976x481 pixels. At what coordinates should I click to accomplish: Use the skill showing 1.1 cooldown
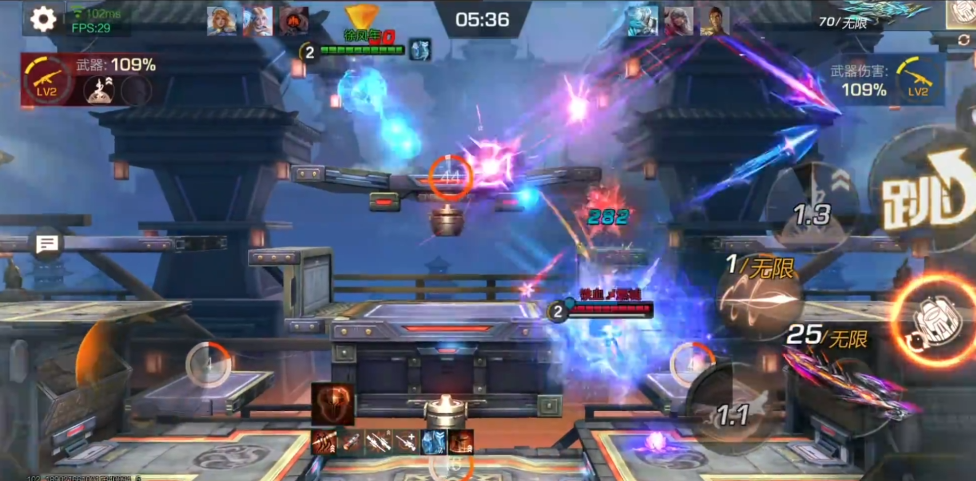click(733, 410)
